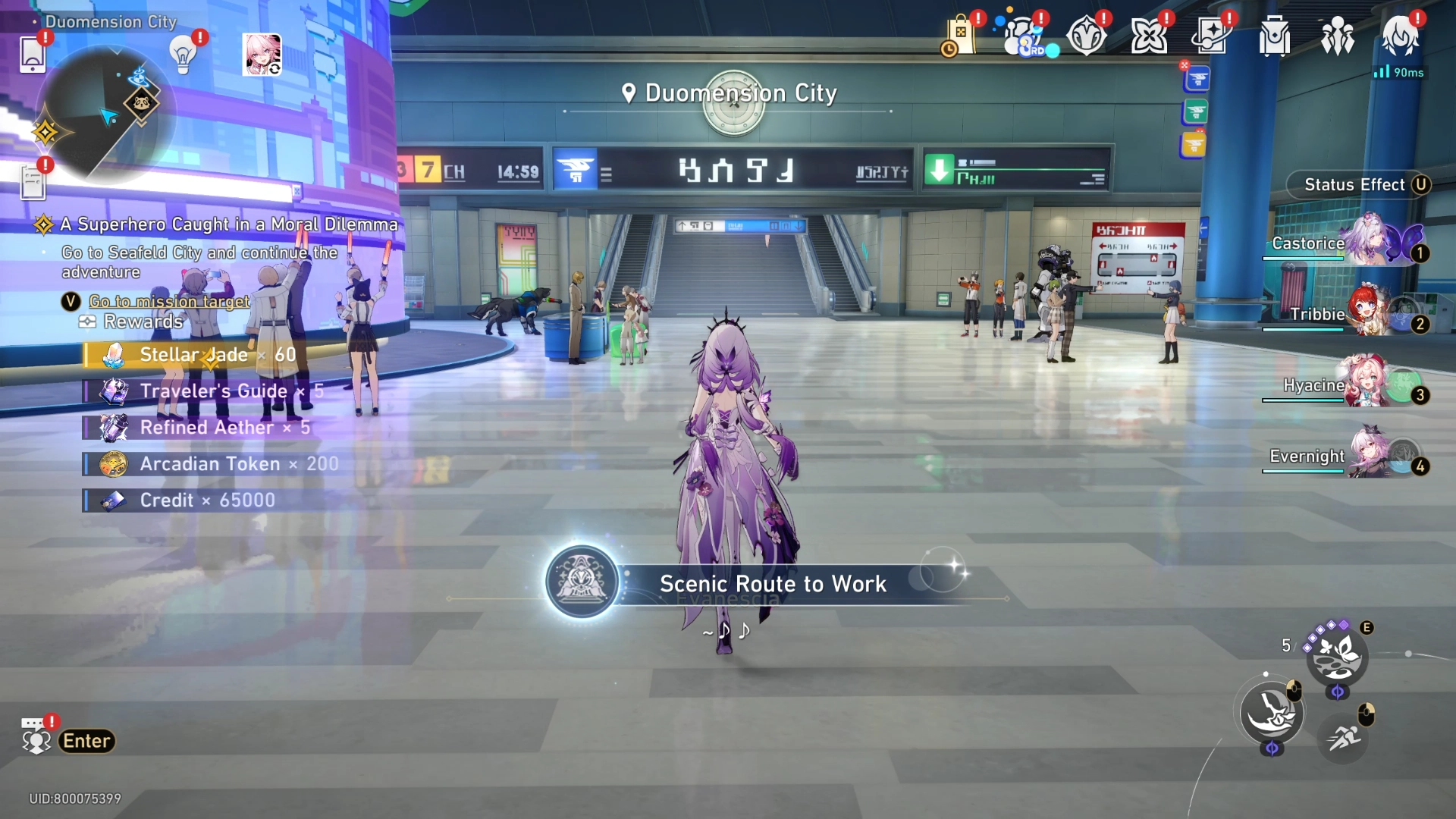Open the minimap
This screenshot has width=1456, height=819.
(x=106, y=114)
